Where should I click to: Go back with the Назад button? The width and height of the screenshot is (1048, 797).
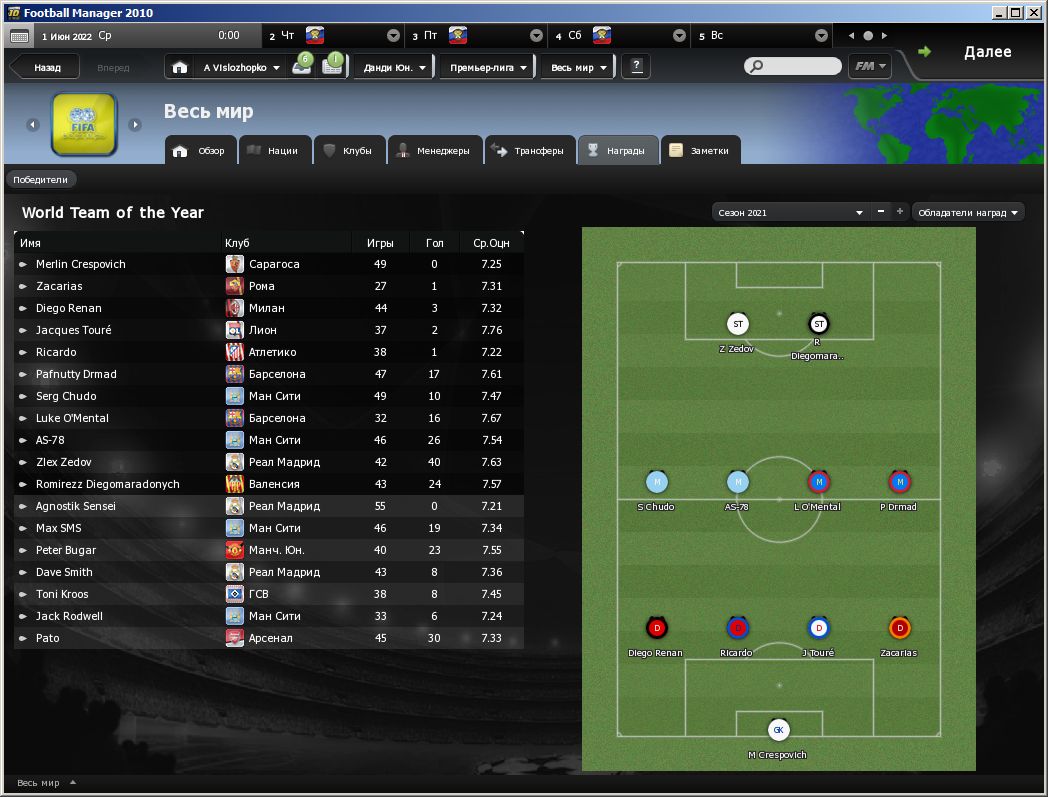46,68
